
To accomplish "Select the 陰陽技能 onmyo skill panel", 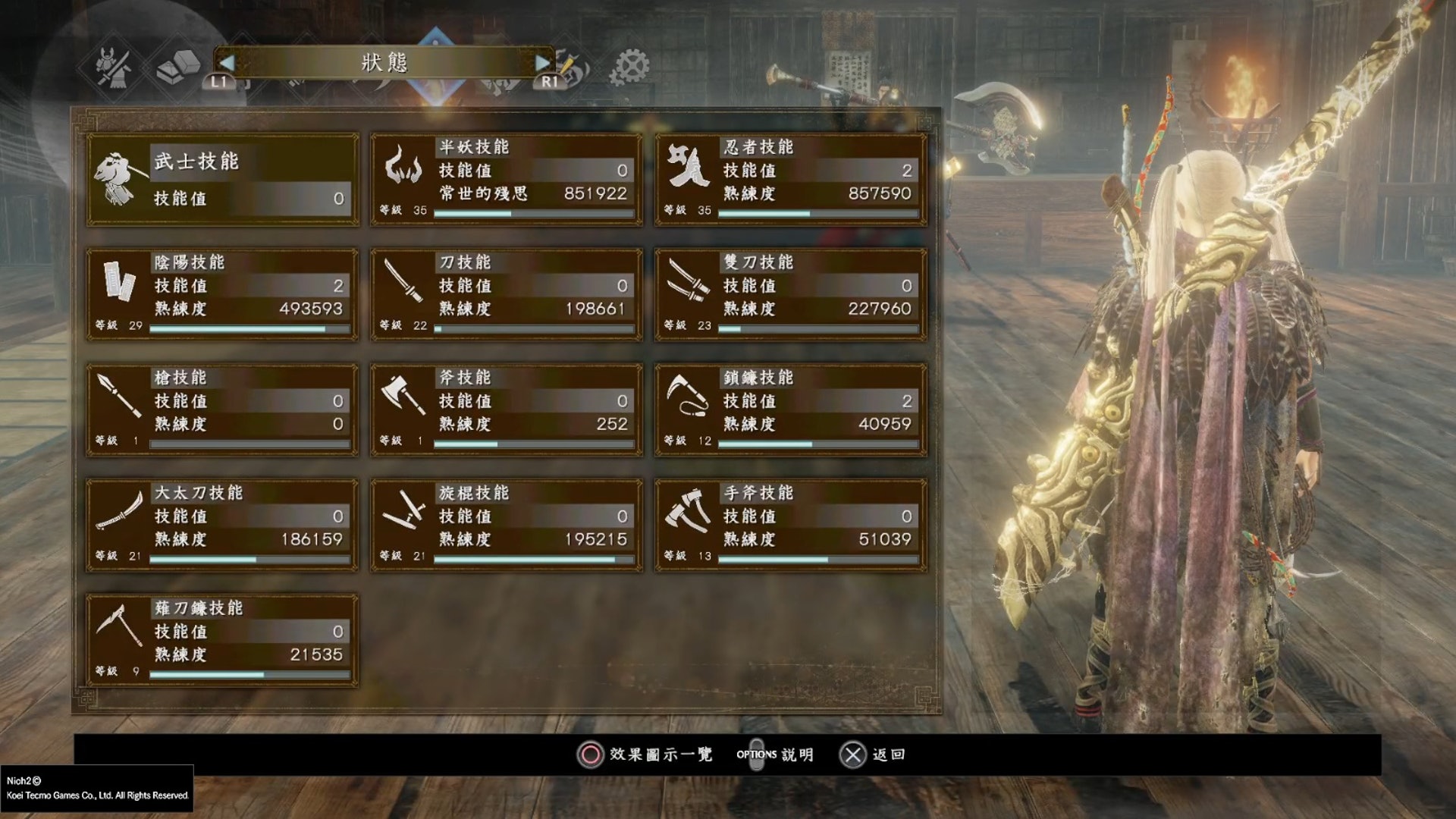I will coord(222,294).
